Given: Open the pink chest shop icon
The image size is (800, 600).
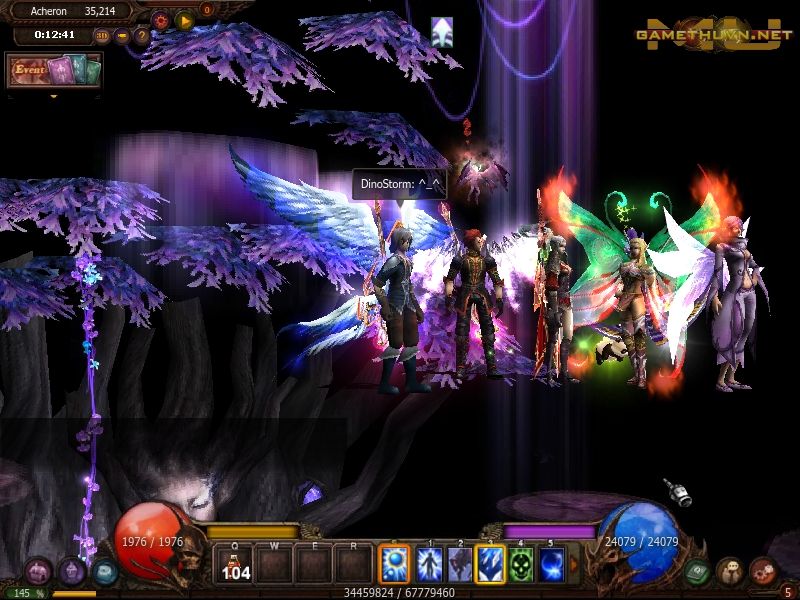Looking at the screenshot, I should (x=38, y=571).
